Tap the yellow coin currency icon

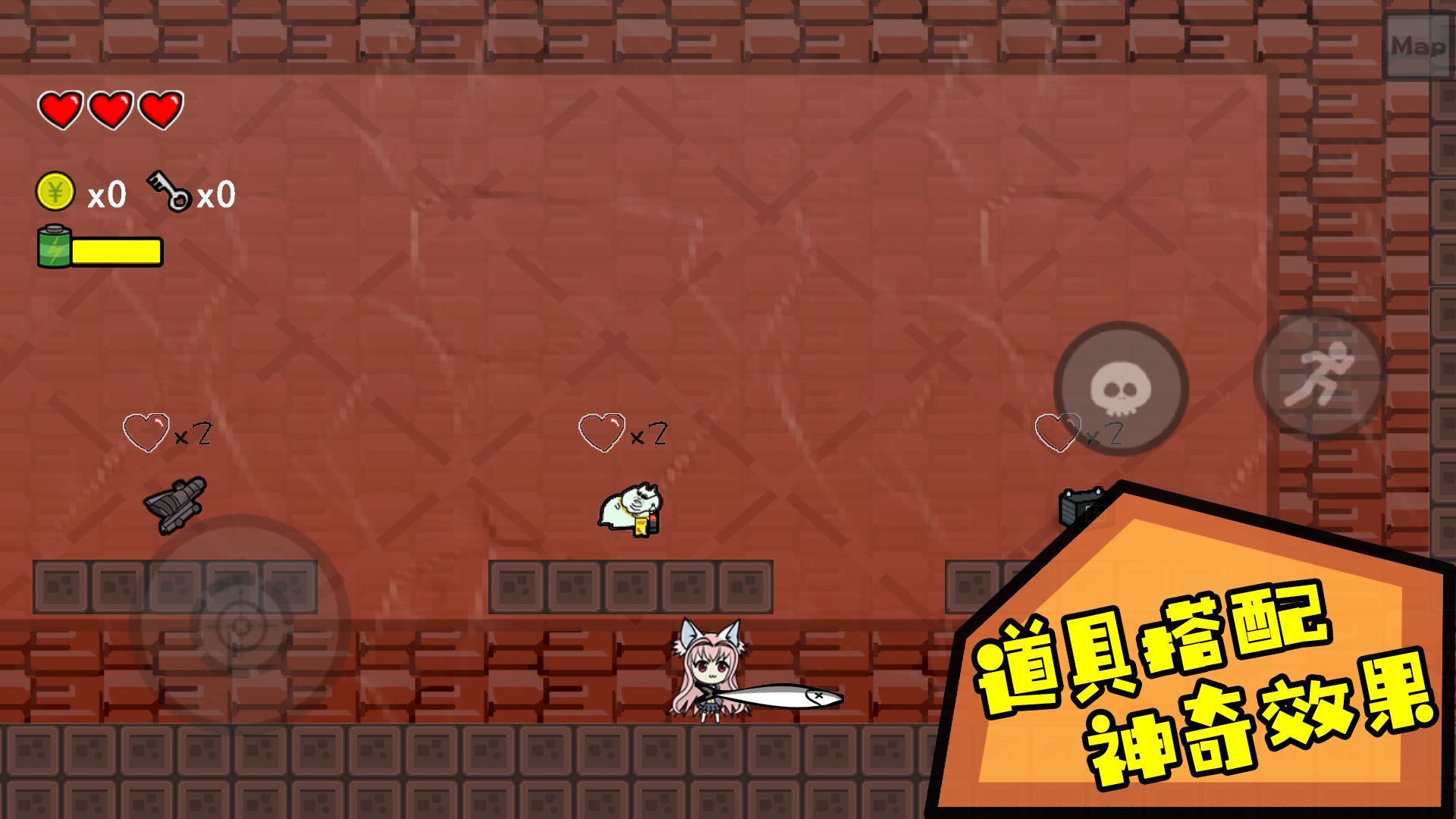55,193
